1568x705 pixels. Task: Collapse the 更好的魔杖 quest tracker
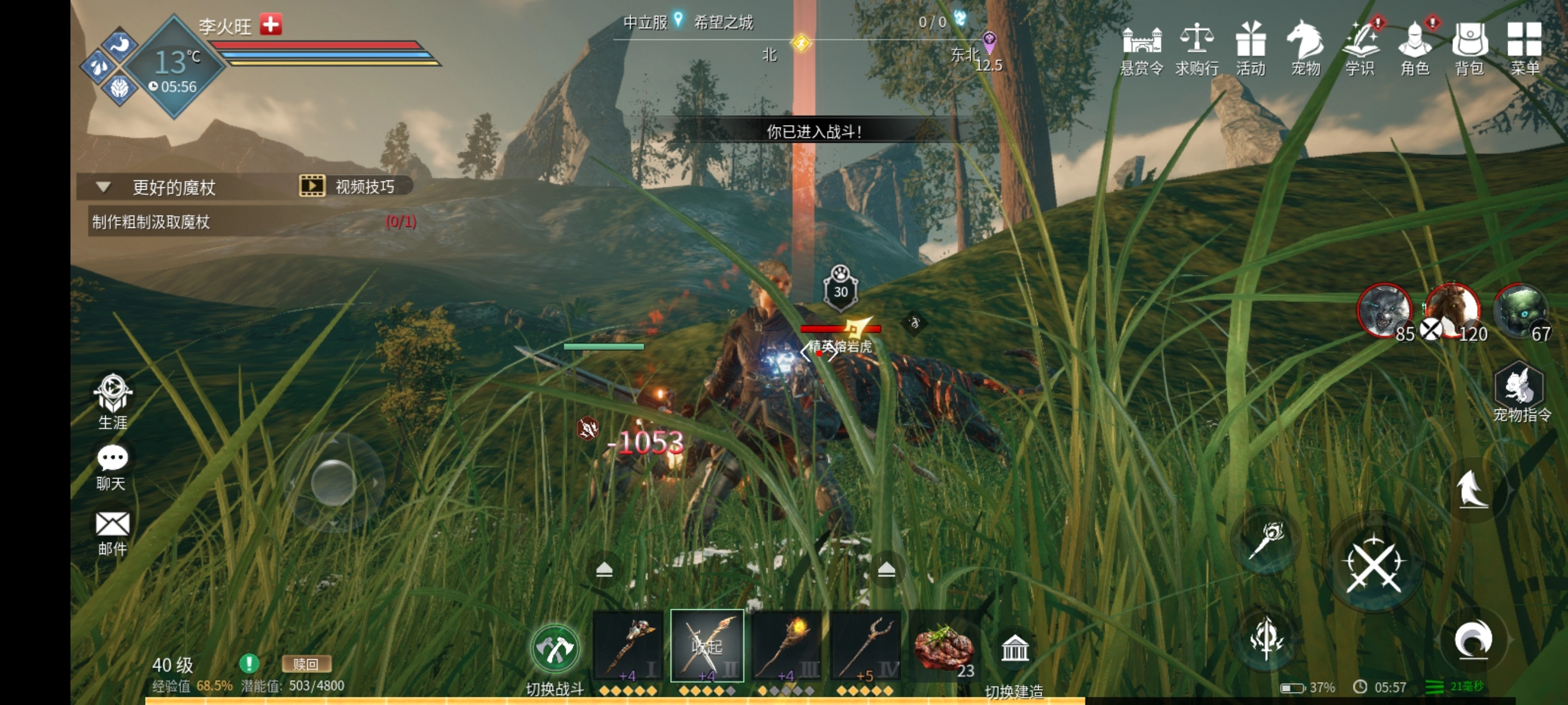(103, 187)
